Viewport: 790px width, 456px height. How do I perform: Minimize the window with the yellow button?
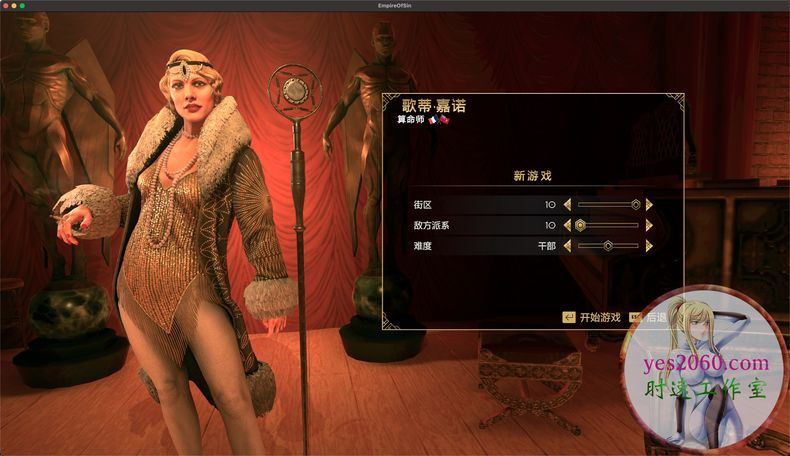pyautogui.click(x=15, y=6)
